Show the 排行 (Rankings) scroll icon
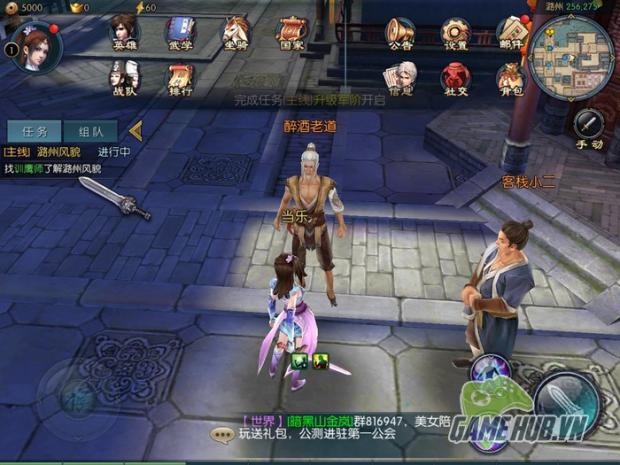The image size is (620, 465). [x=180, y=76]
